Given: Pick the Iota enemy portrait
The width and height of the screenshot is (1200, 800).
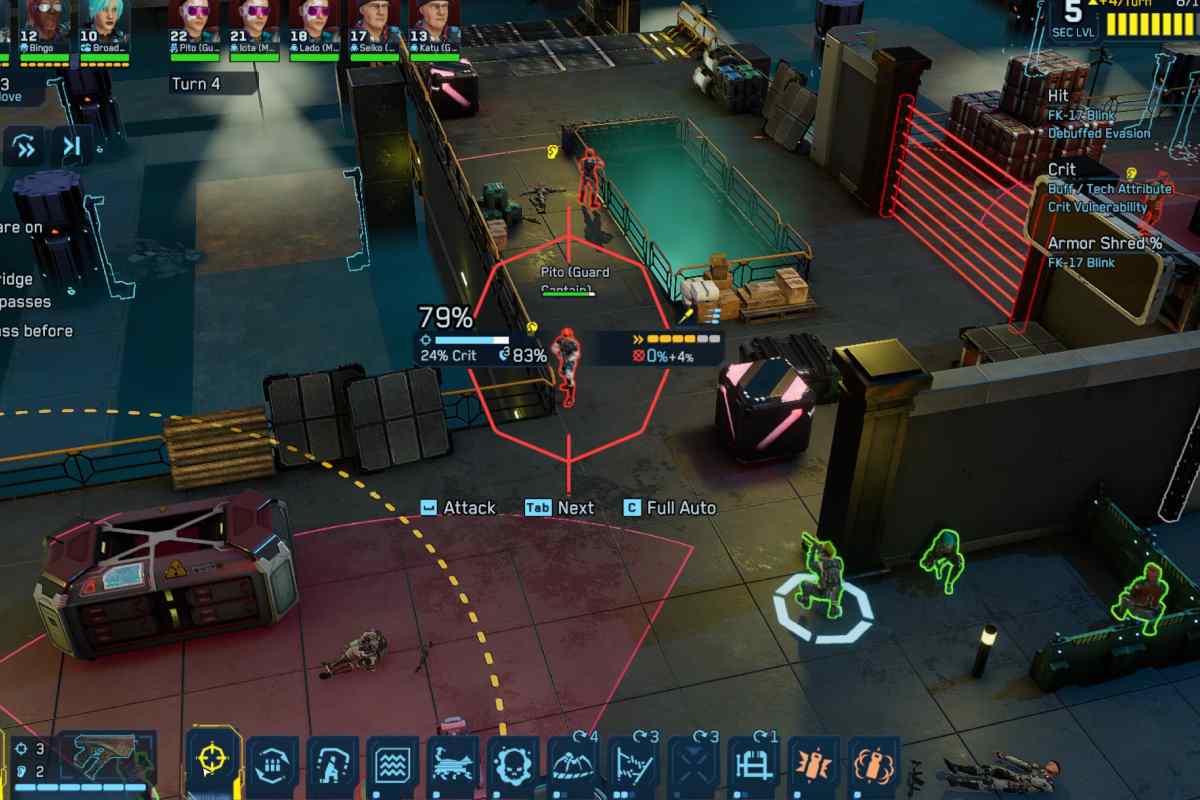Looking at the screenshot, I should click(254, 27).
